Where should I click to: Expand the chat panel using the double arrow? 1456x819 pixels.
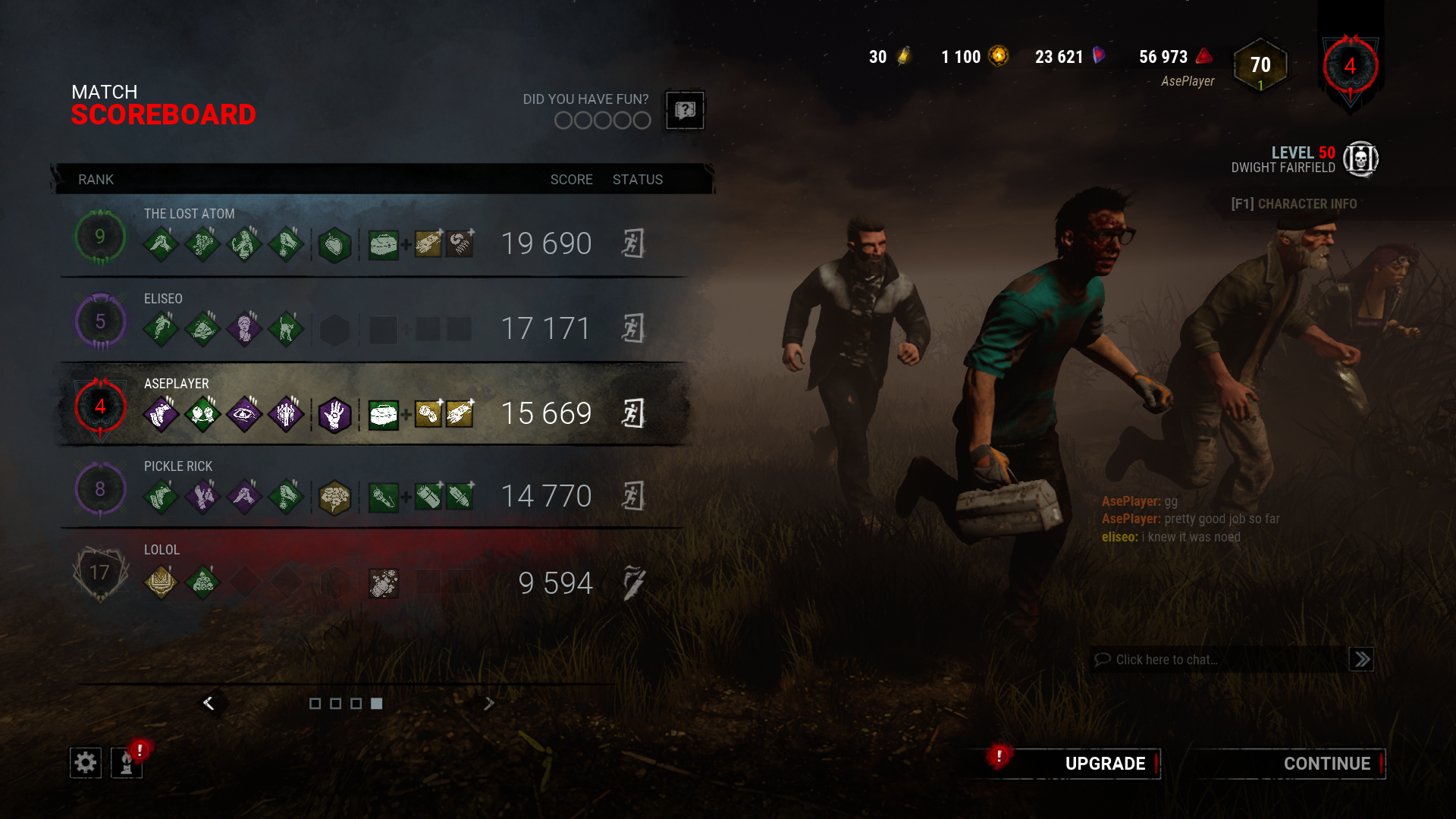pos(1361,659)
